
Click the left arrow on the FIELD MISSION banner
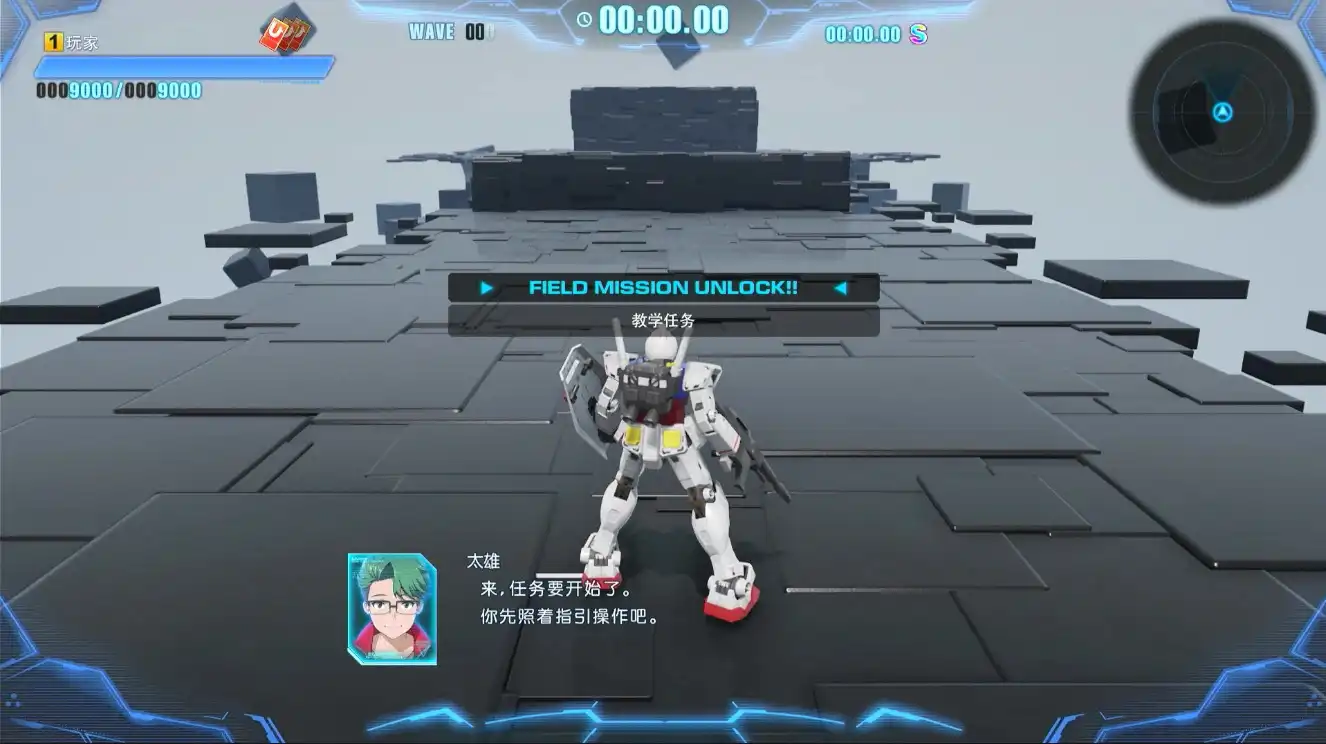tap(487, 289)
